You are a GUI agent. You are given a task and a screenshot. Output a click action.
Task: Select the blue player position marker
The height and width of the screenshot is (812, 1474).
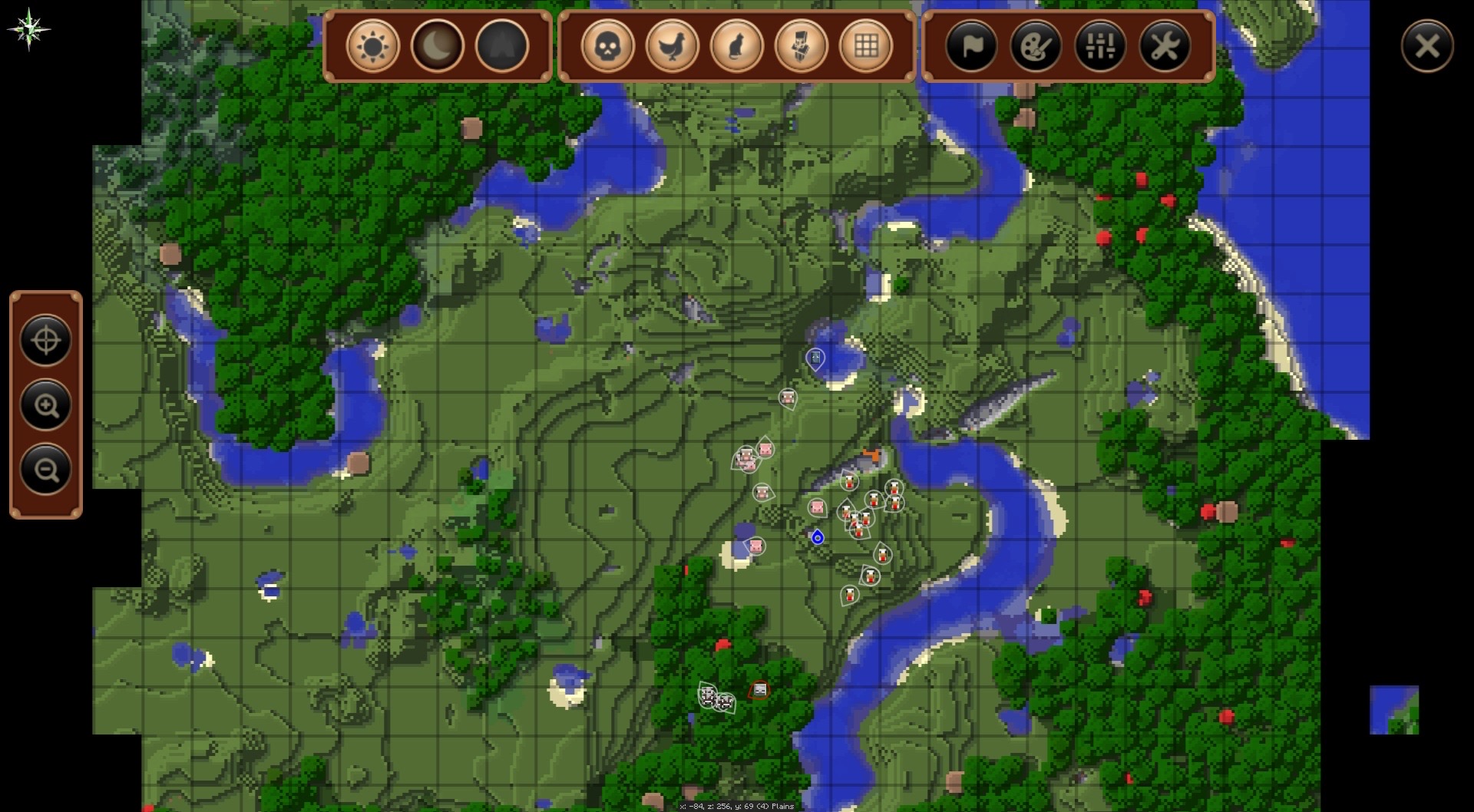point(818,537)
